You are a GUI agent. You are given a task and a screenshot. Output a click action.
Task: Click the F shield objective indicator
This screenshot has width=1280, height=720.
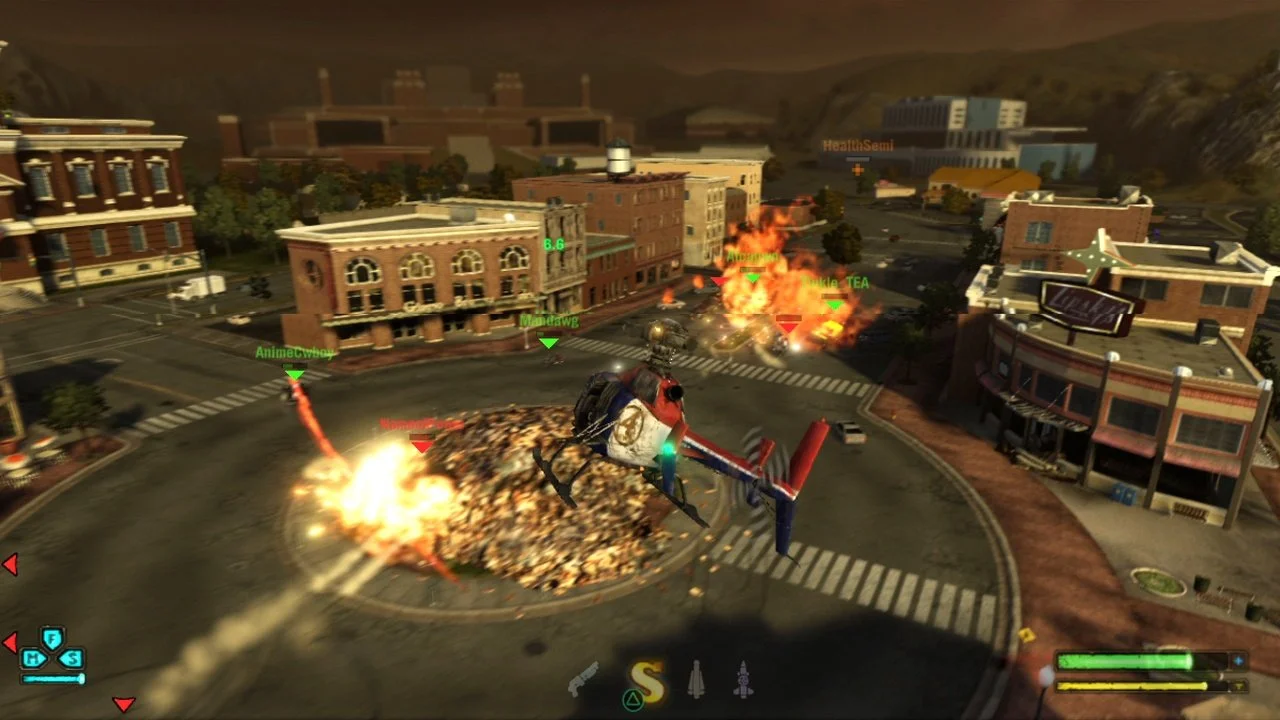coord(52,638)
